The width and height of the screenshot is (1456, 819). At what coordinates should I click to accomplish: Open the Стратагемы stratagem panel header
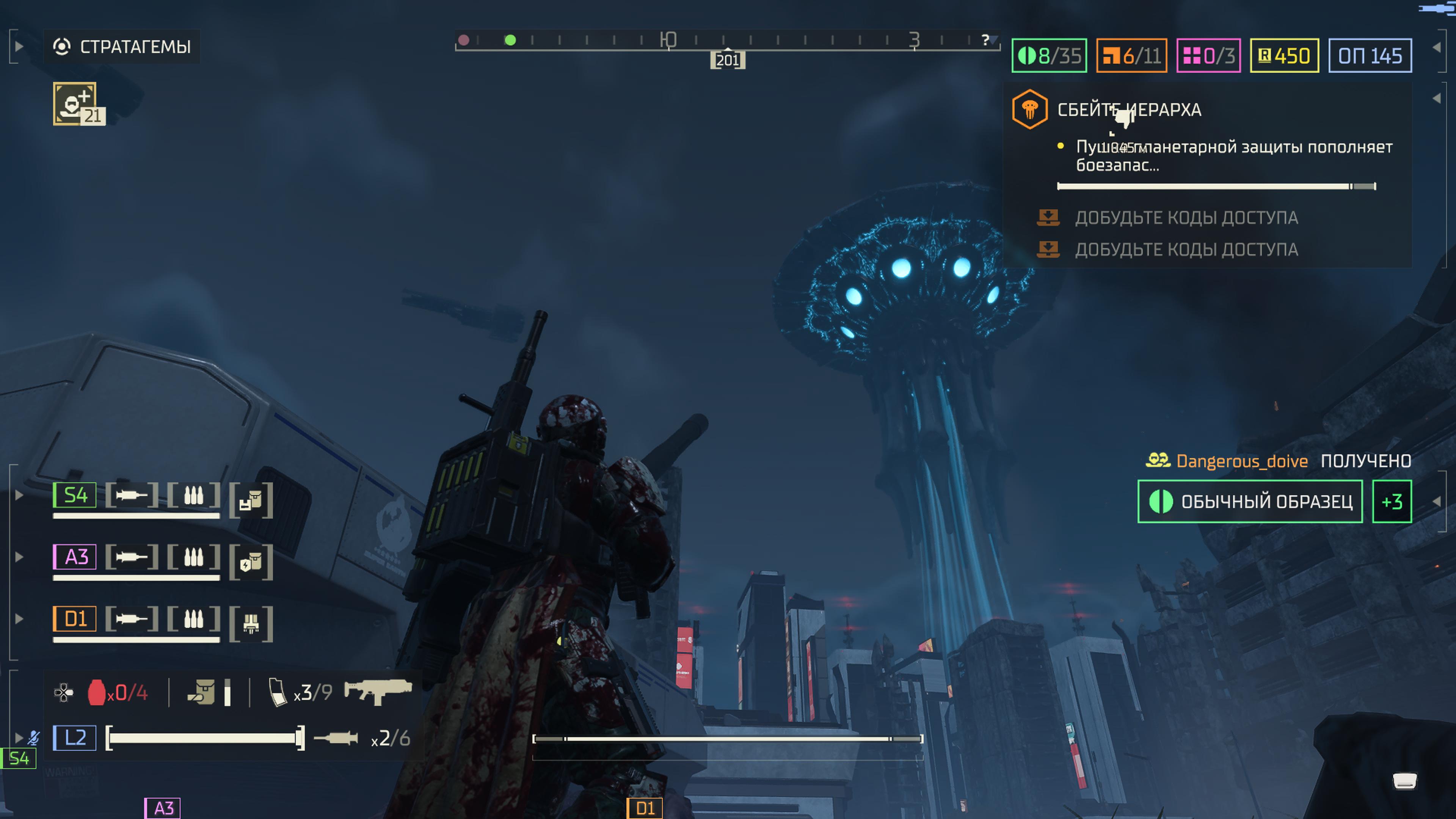click(122, 46)
